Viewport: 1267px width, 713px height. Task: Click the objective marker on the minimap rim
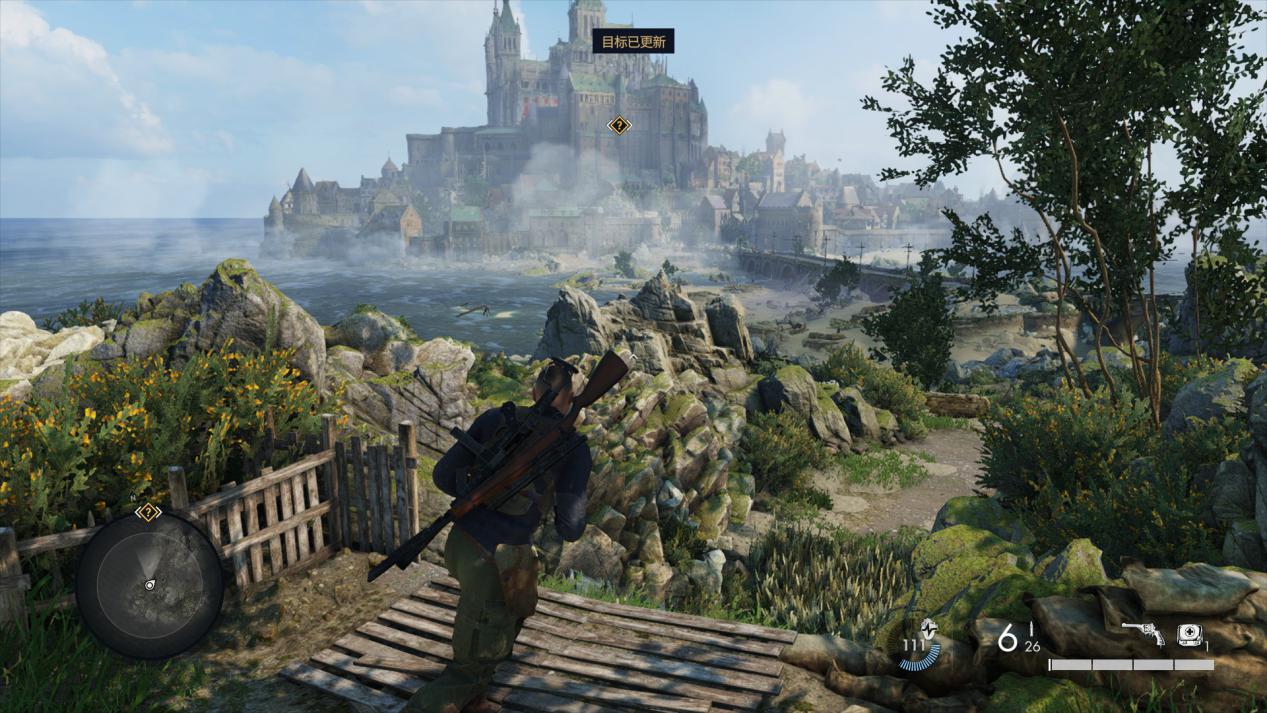coord(148,512)
